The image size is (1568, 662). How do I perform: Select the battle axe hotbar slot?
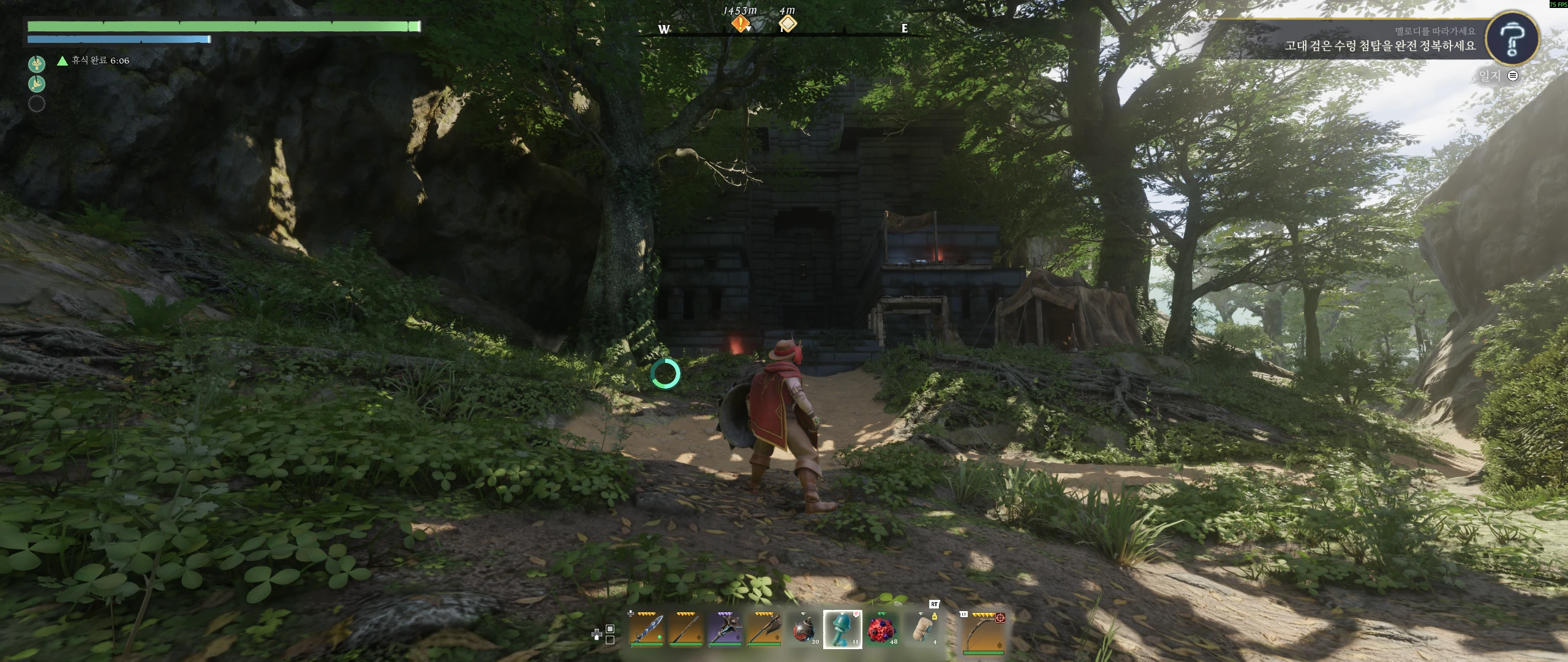(763, 629)
